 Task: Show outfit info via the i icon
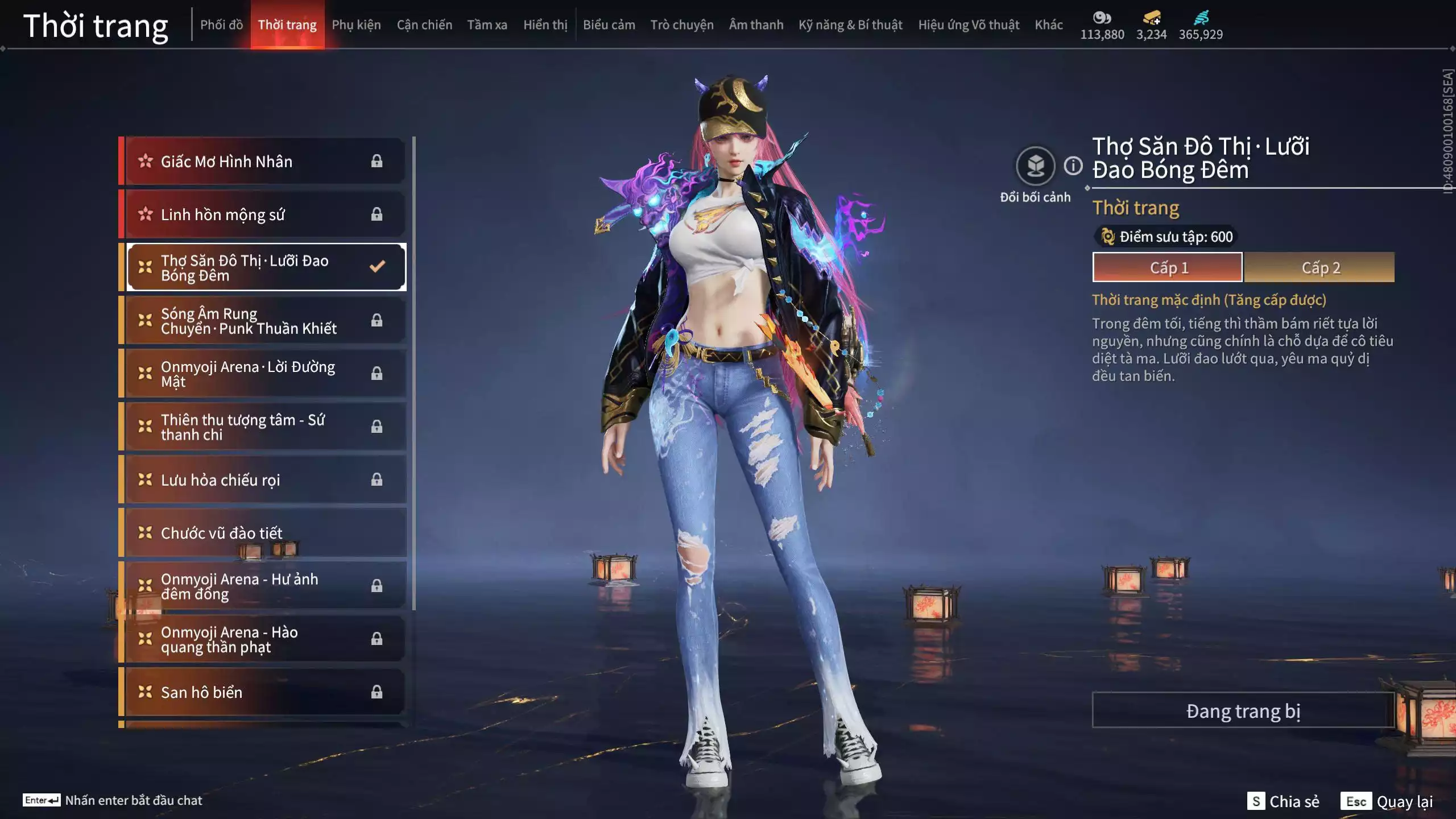pos(1073,166)
